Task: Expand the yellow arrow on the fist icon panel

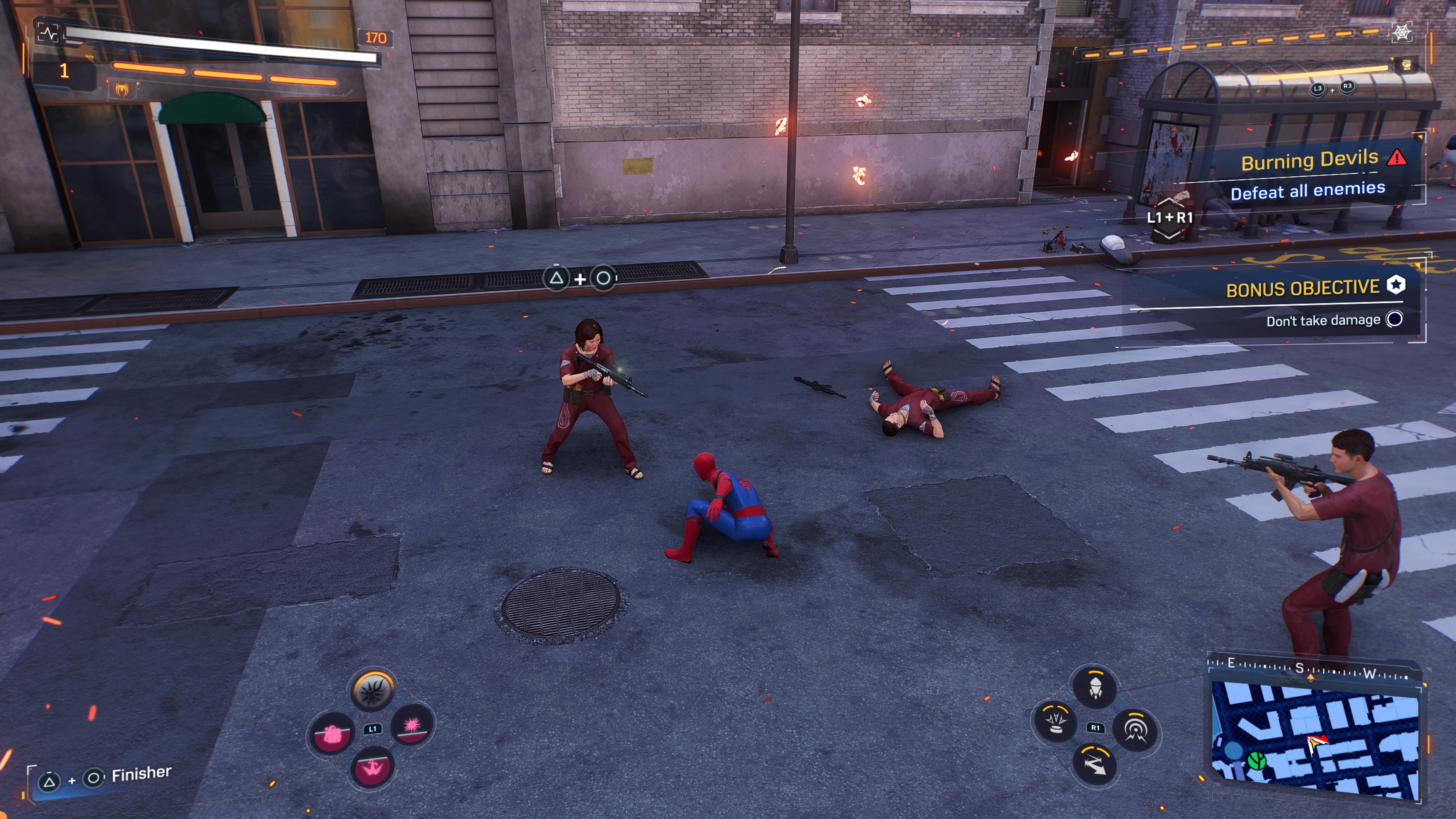Action: (1392, 59)
